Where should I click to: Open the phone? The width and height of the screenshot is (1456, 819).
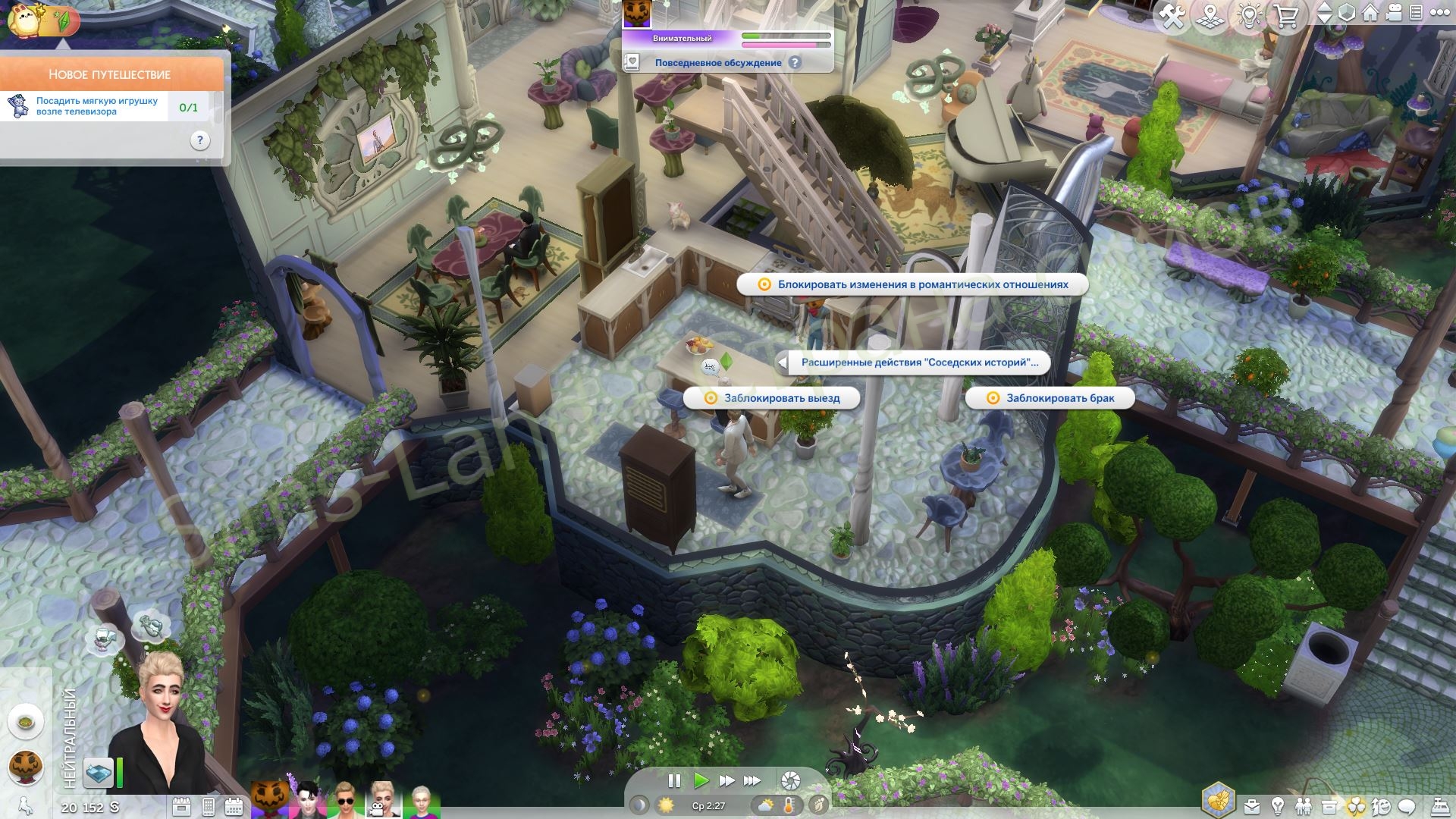click(x=208, y=807)
